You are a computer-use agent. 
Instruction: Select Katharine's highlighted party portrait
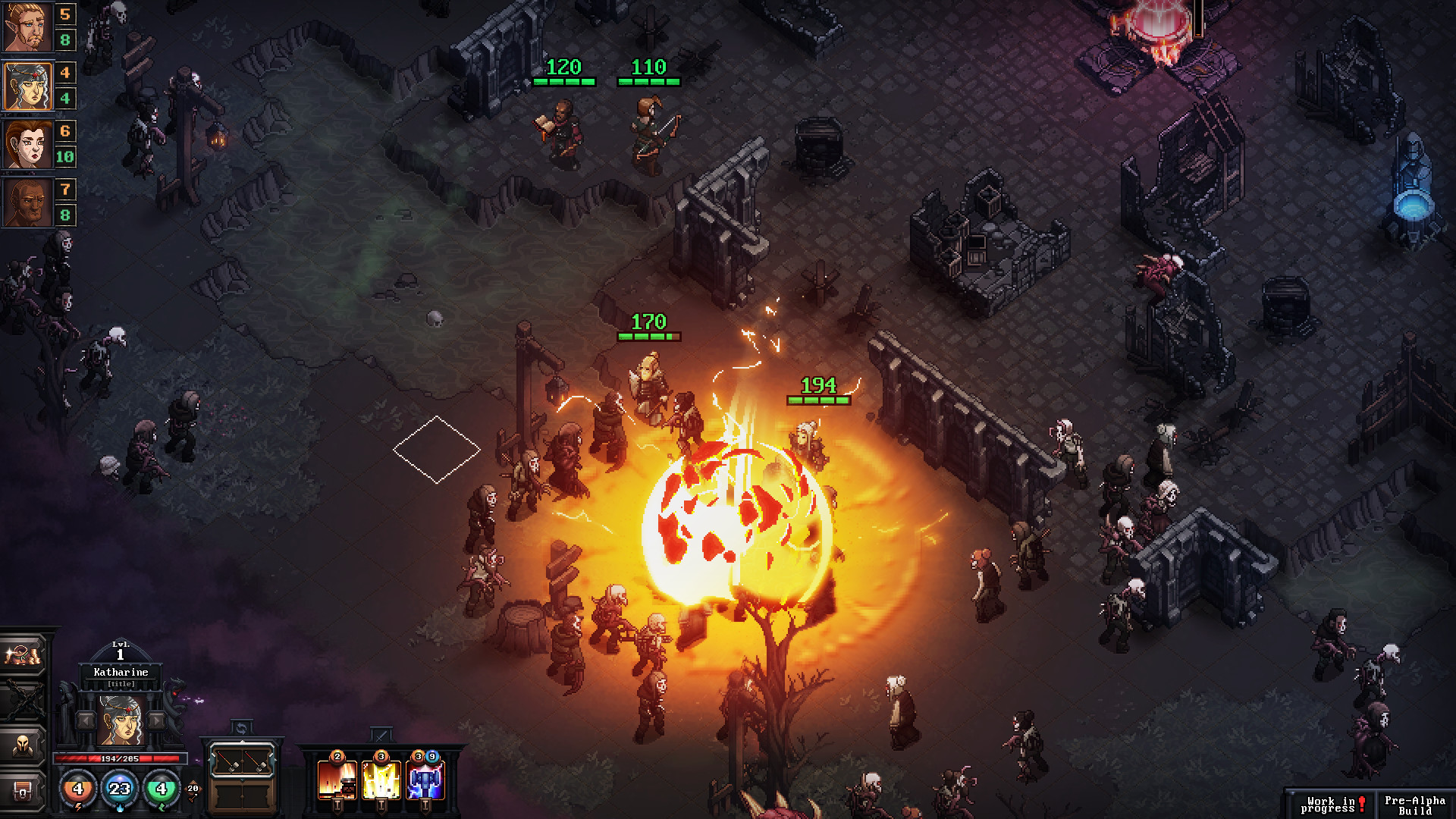tap(27, 86)
